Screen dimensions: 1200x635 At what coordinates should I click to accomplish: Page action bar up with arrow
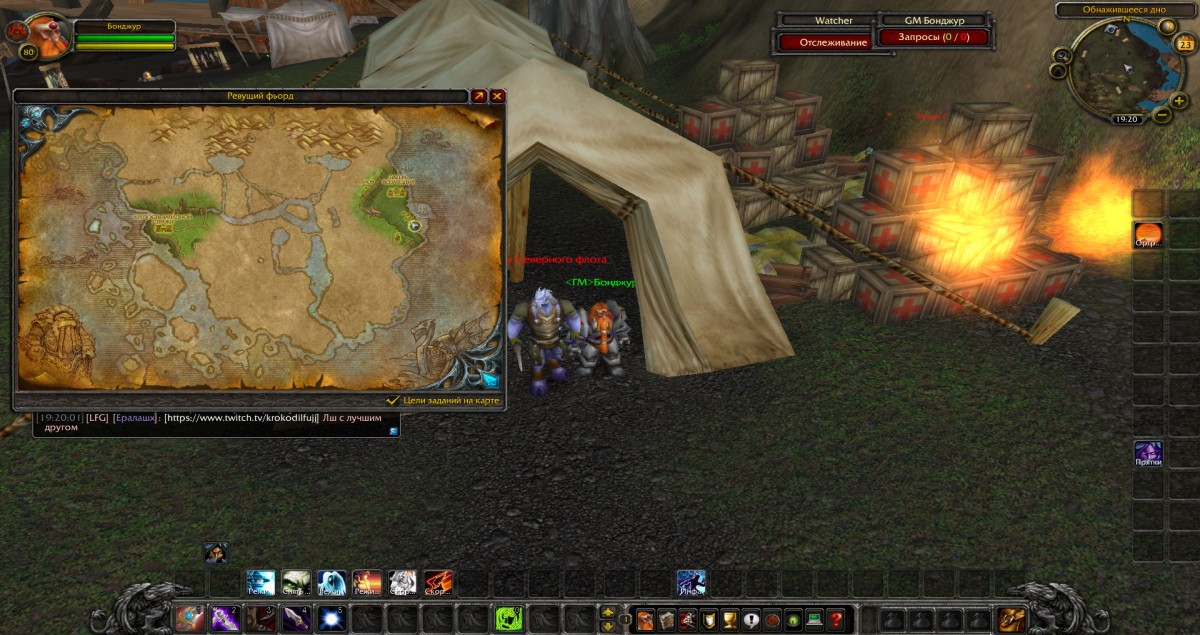pyautogui.click(x=606, y=612)
